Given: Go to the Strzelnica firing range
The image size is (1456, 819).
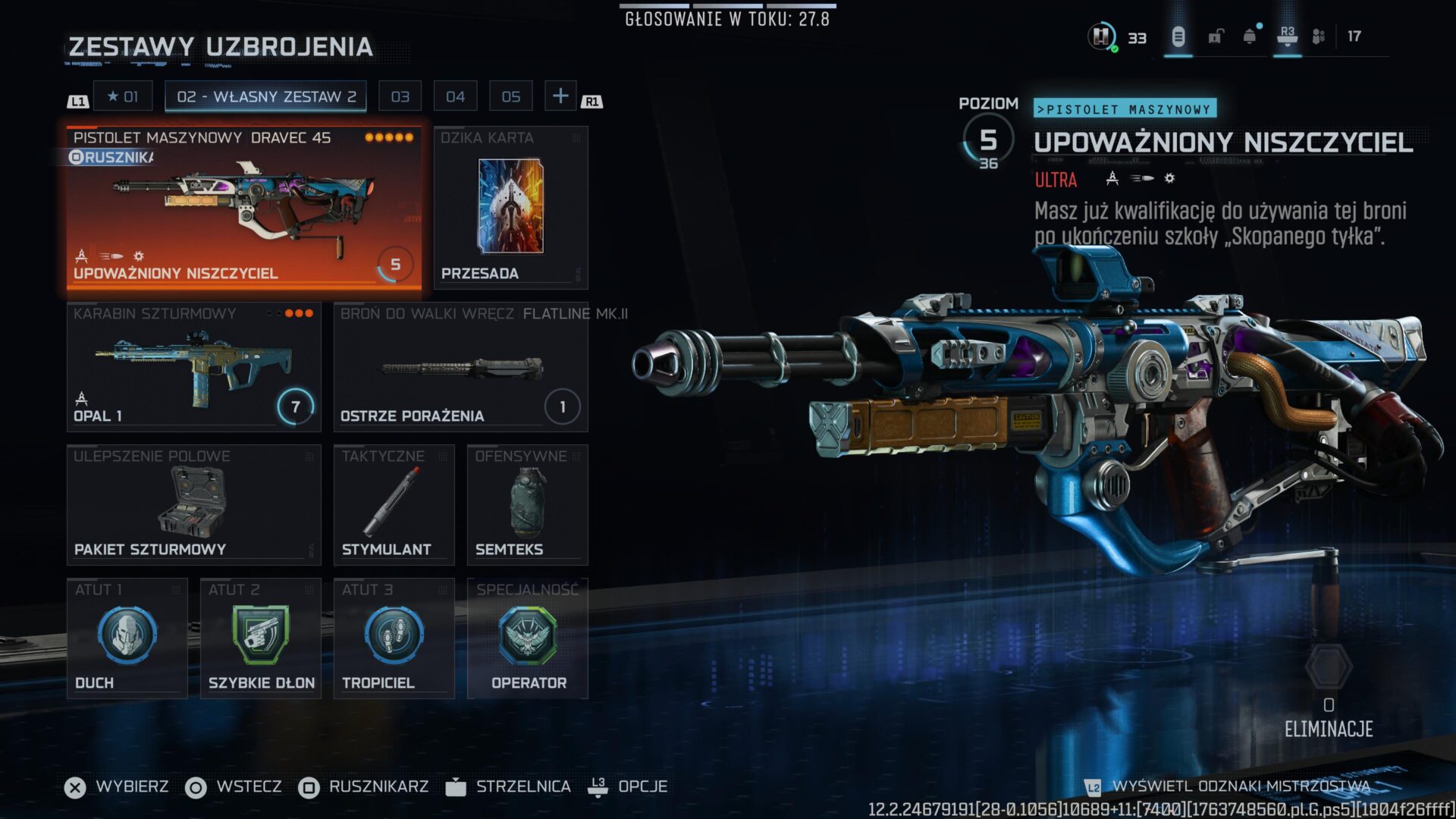Looking at the screenshot, I should 509,787.
